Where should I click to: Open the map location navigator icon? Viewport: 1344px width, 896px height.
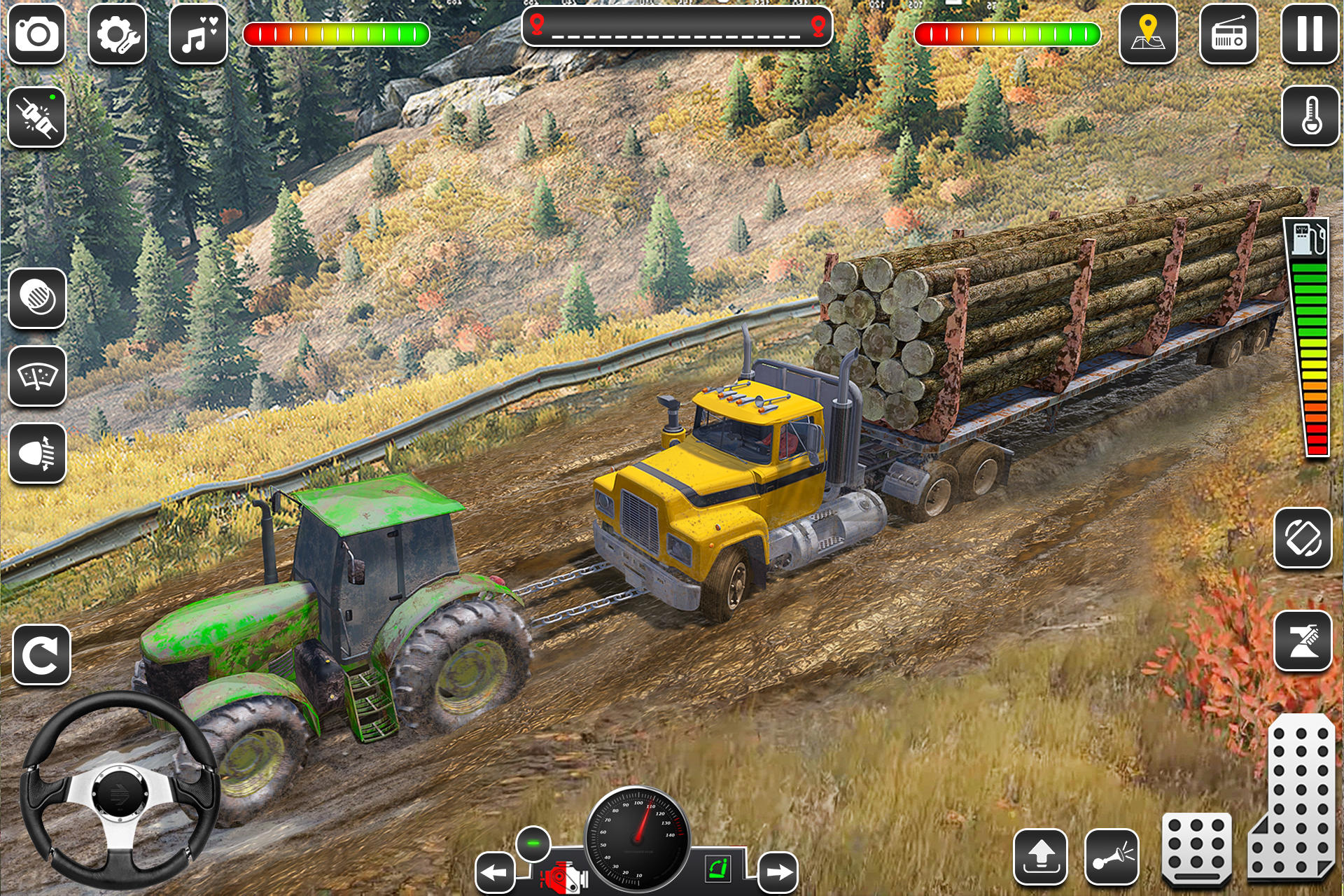pyautogui.click(x=1148, y=33)
